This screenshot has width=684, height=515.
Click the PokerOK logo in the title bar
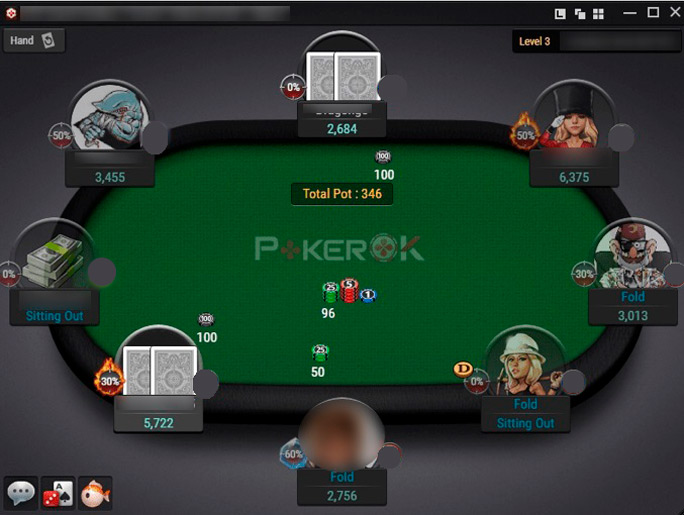[x=11, y=13]
